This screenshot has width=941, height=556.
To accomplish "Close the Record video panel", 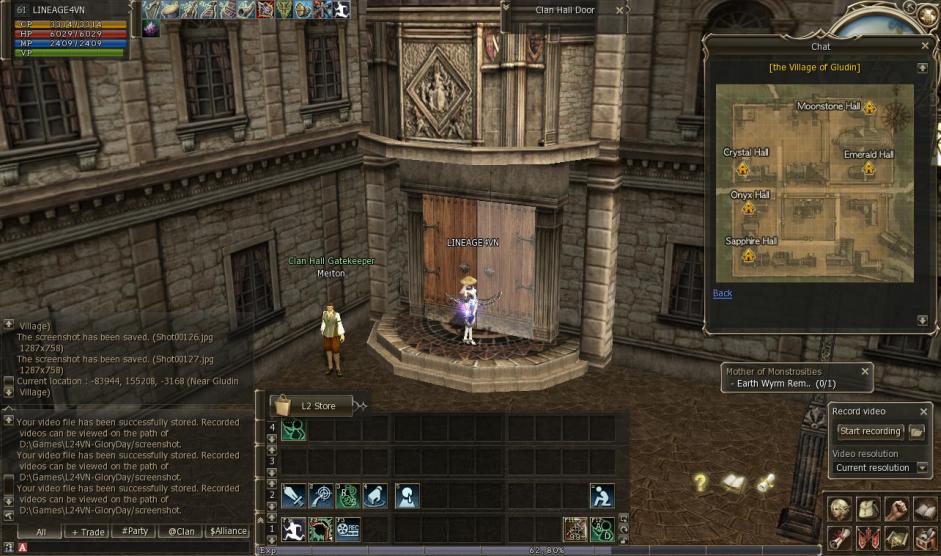I will coord(922,411).
